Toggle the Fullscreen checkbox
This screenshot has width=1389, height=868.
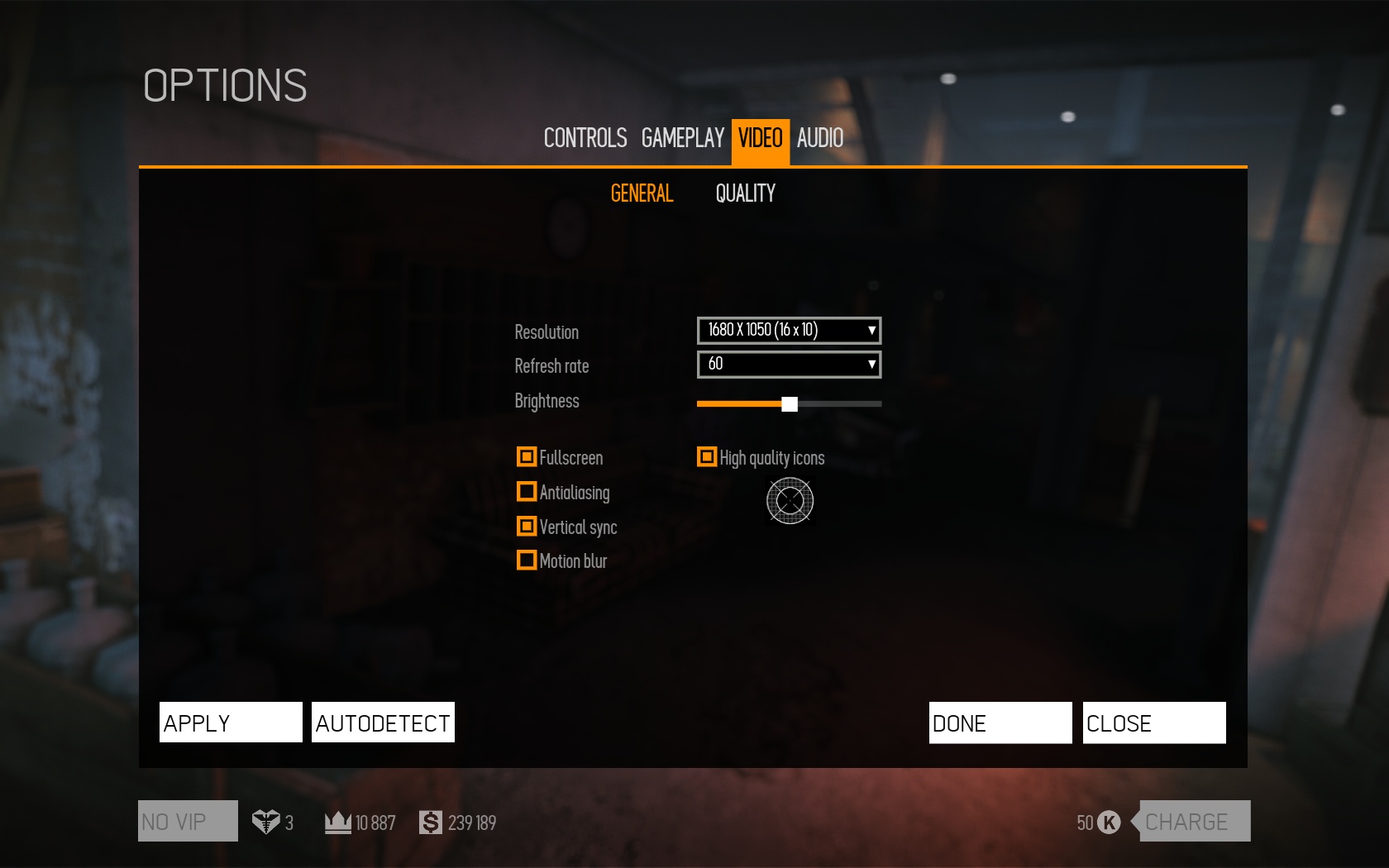pyautogui.click(x=527, y=457)
